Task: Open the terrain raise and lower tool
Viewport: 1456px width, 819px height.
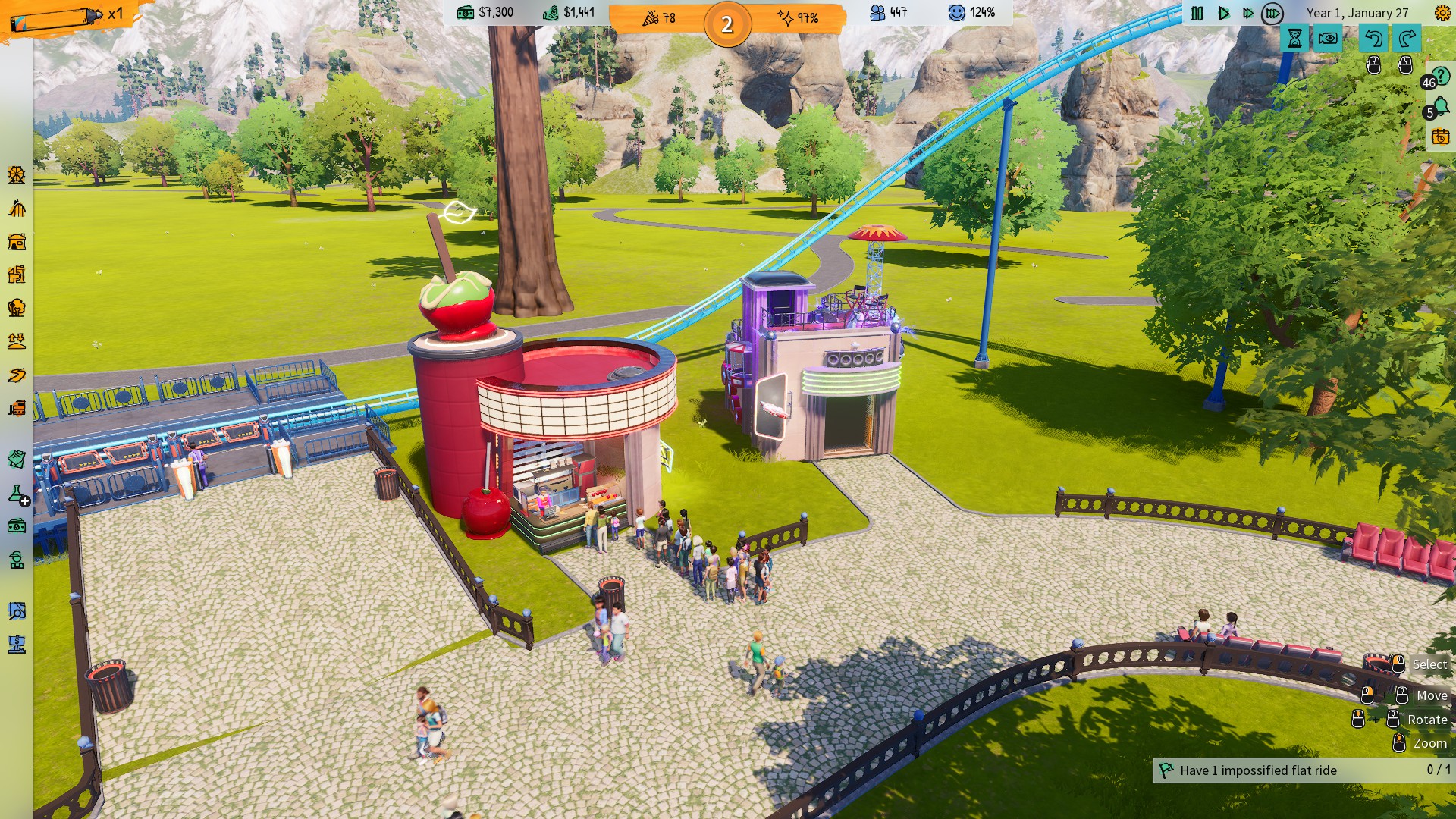Action: [x=17, y=341]
